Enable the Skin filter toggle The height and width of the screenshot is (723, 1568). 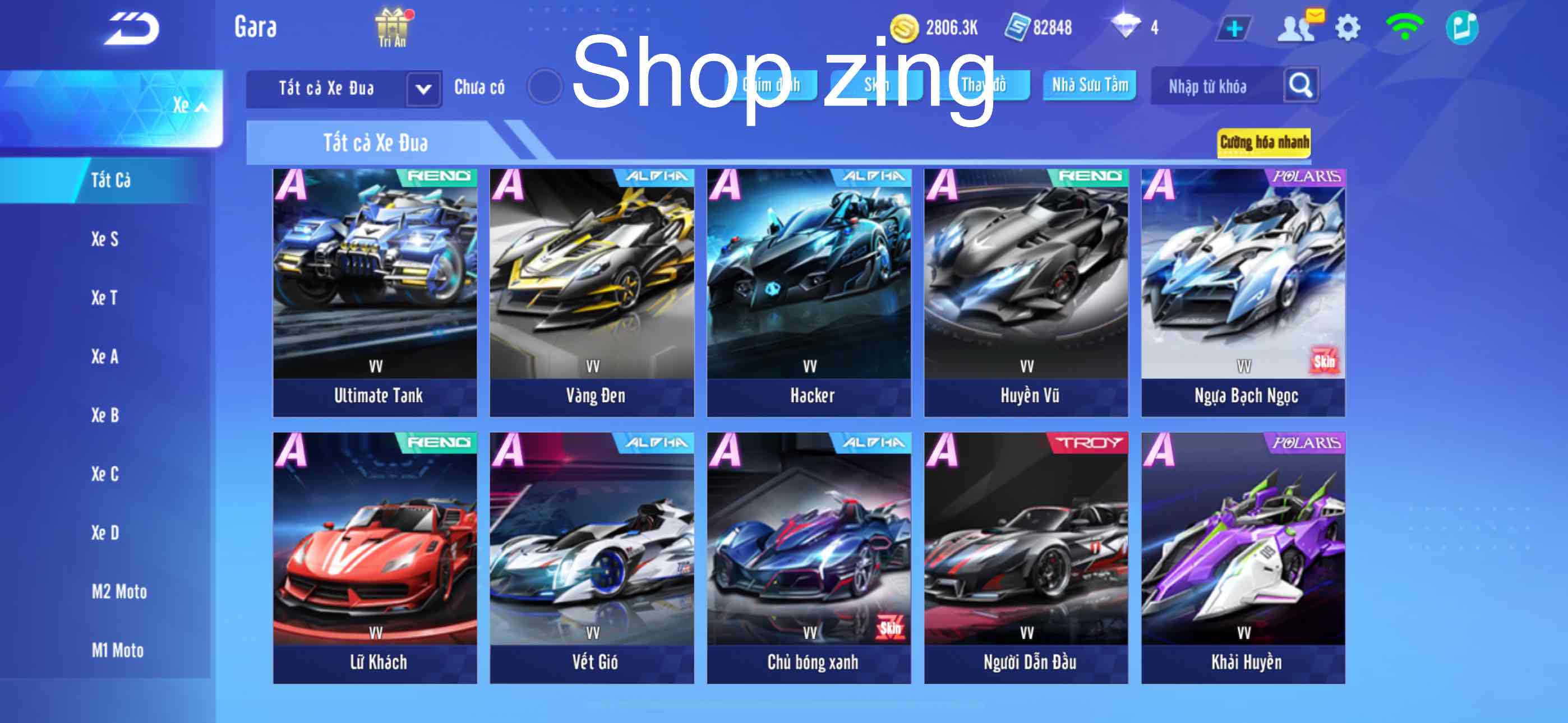click(x=878, y=85)
